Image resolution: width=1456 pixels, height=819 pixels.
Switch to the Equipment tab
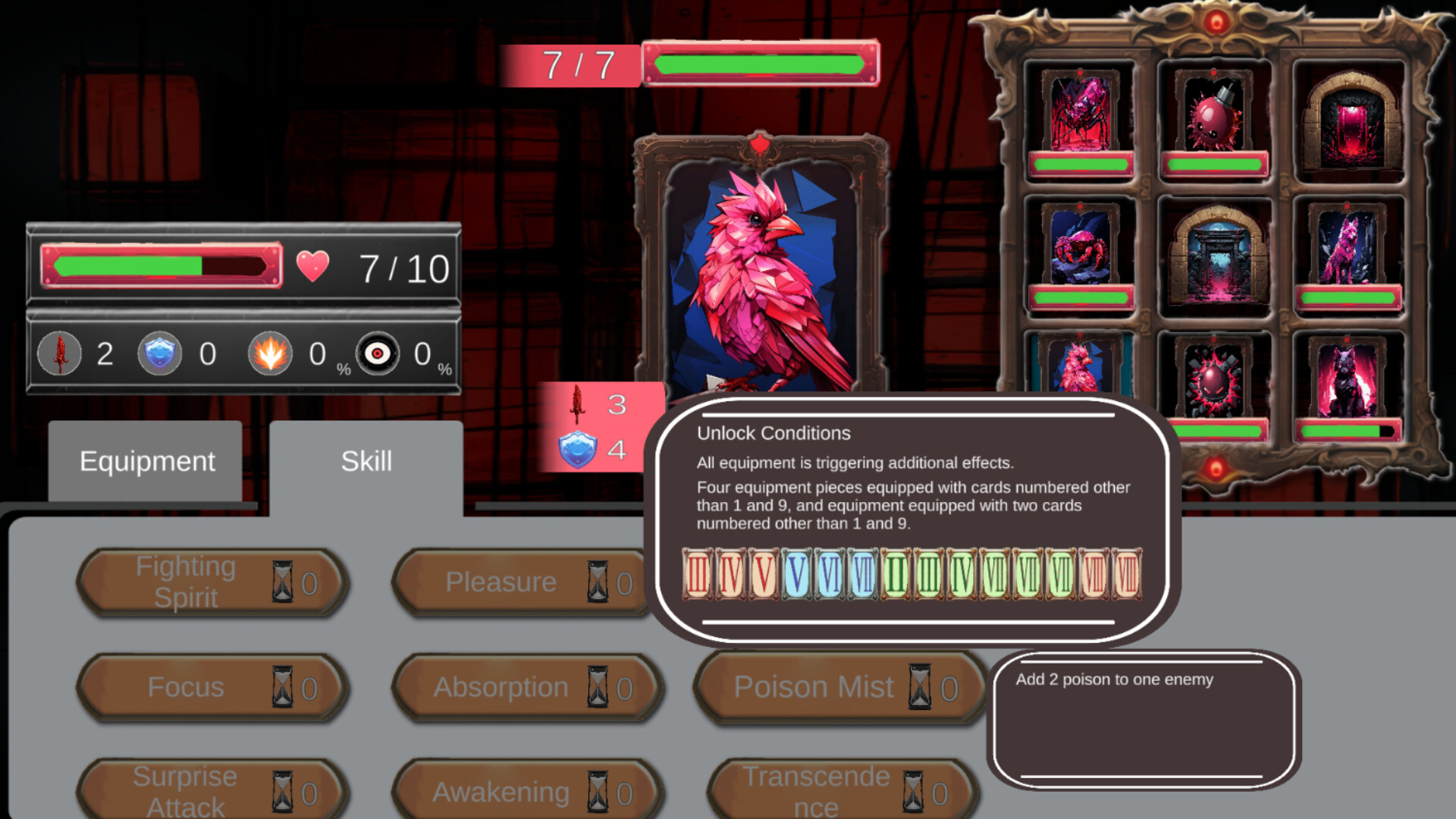coord(147,460)
